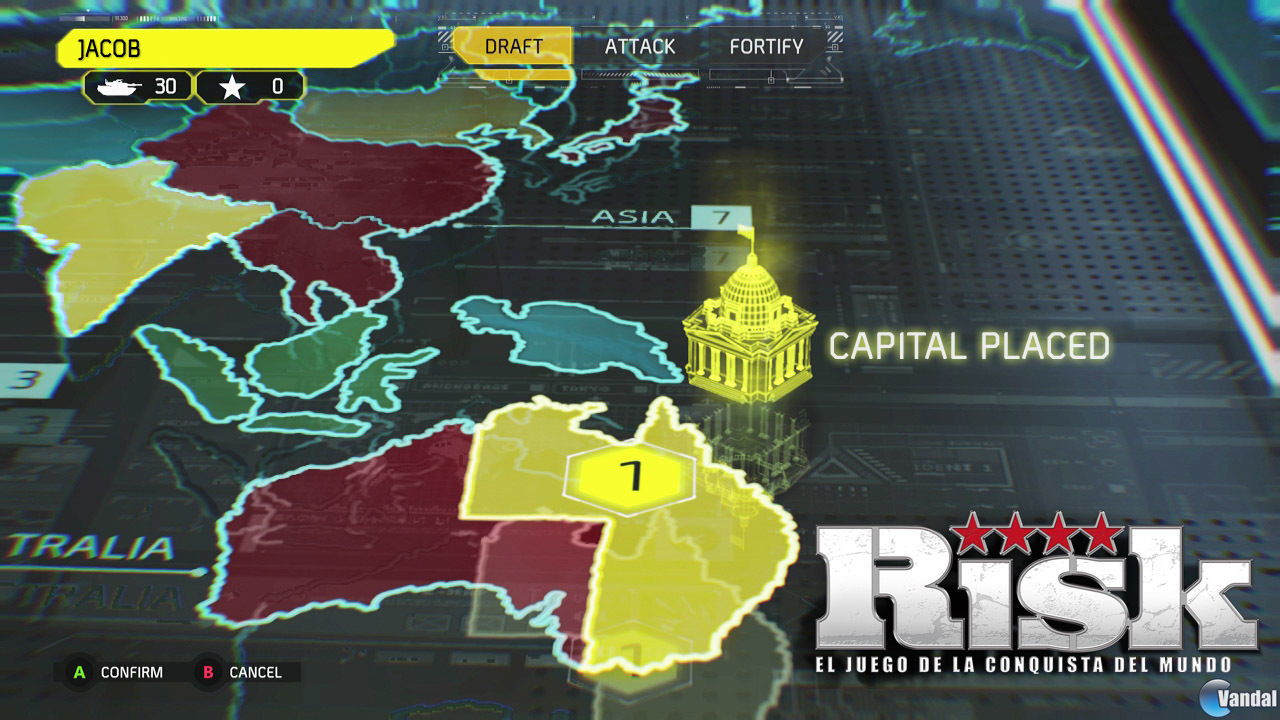
Task: Click the red B cancel icon
Action: (x=207, y=672)
